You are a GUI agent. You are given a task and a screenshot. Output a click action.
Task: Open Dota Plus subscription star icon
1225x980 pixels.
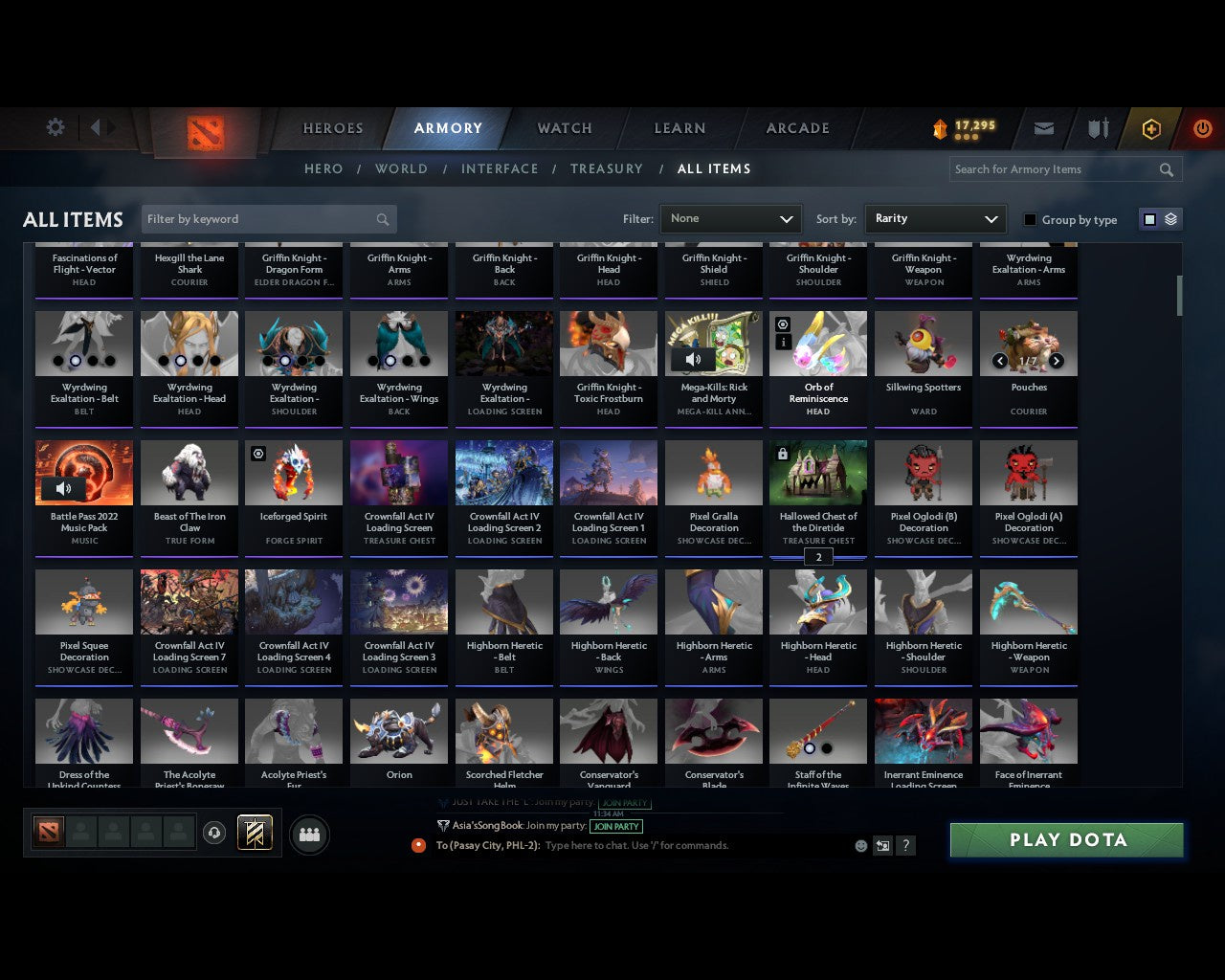click(x=1150, y=128)
